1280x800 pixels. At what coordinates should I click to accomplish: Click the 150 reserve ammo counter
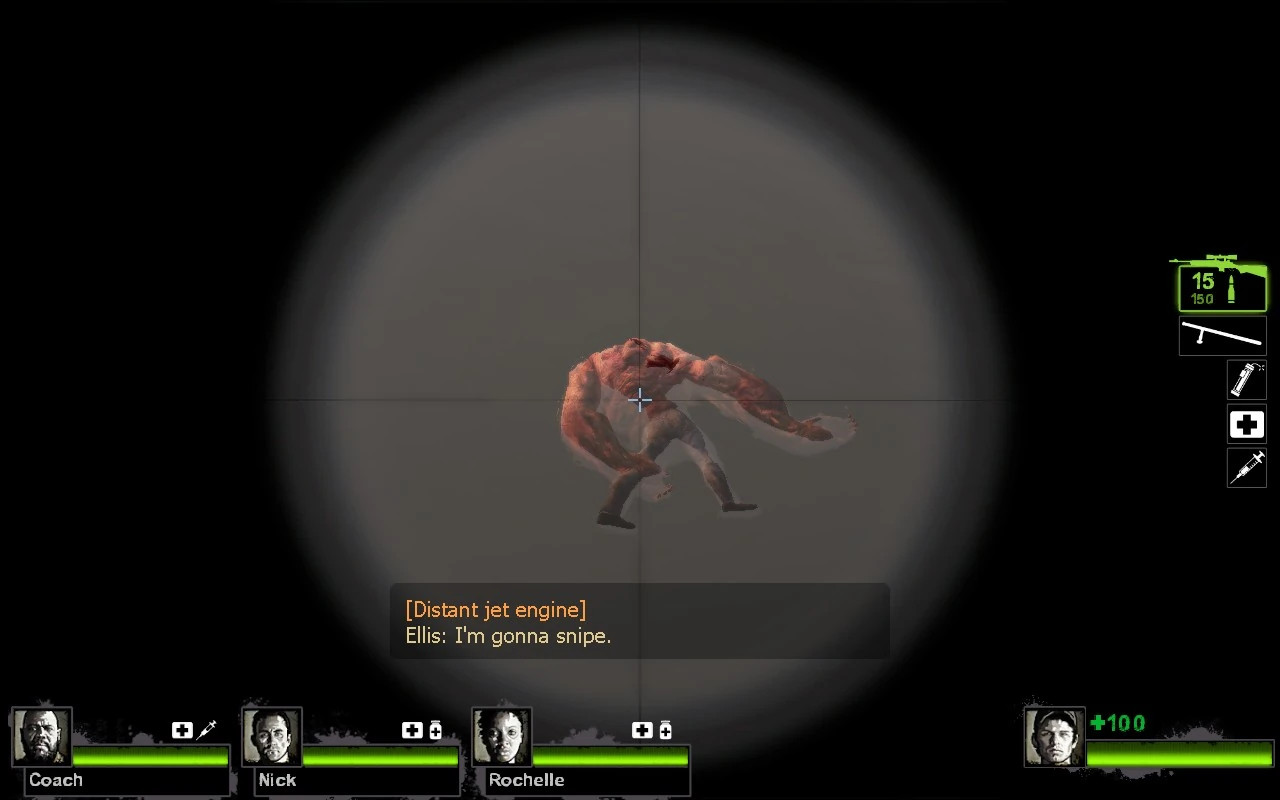coord(1204,298)
